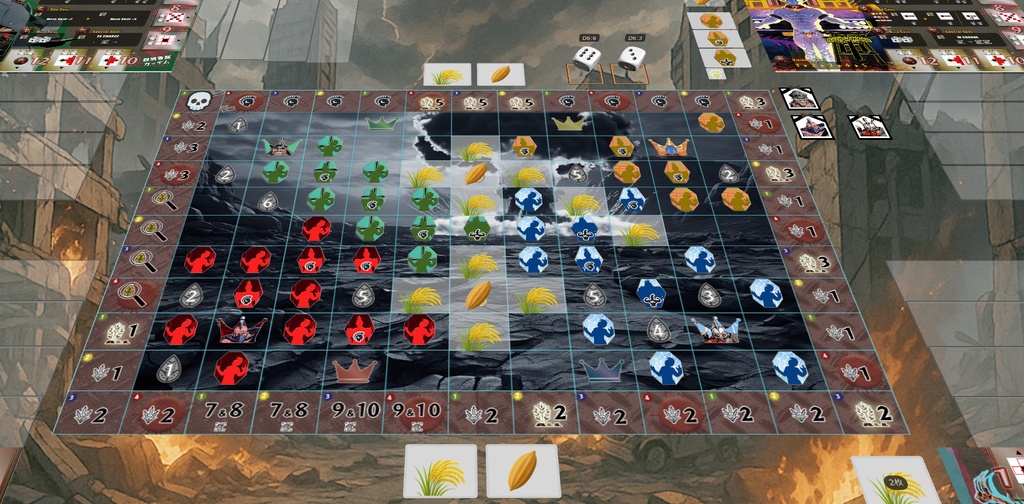
Task: Click the green crown board tile
Action: tap(379, 123)
